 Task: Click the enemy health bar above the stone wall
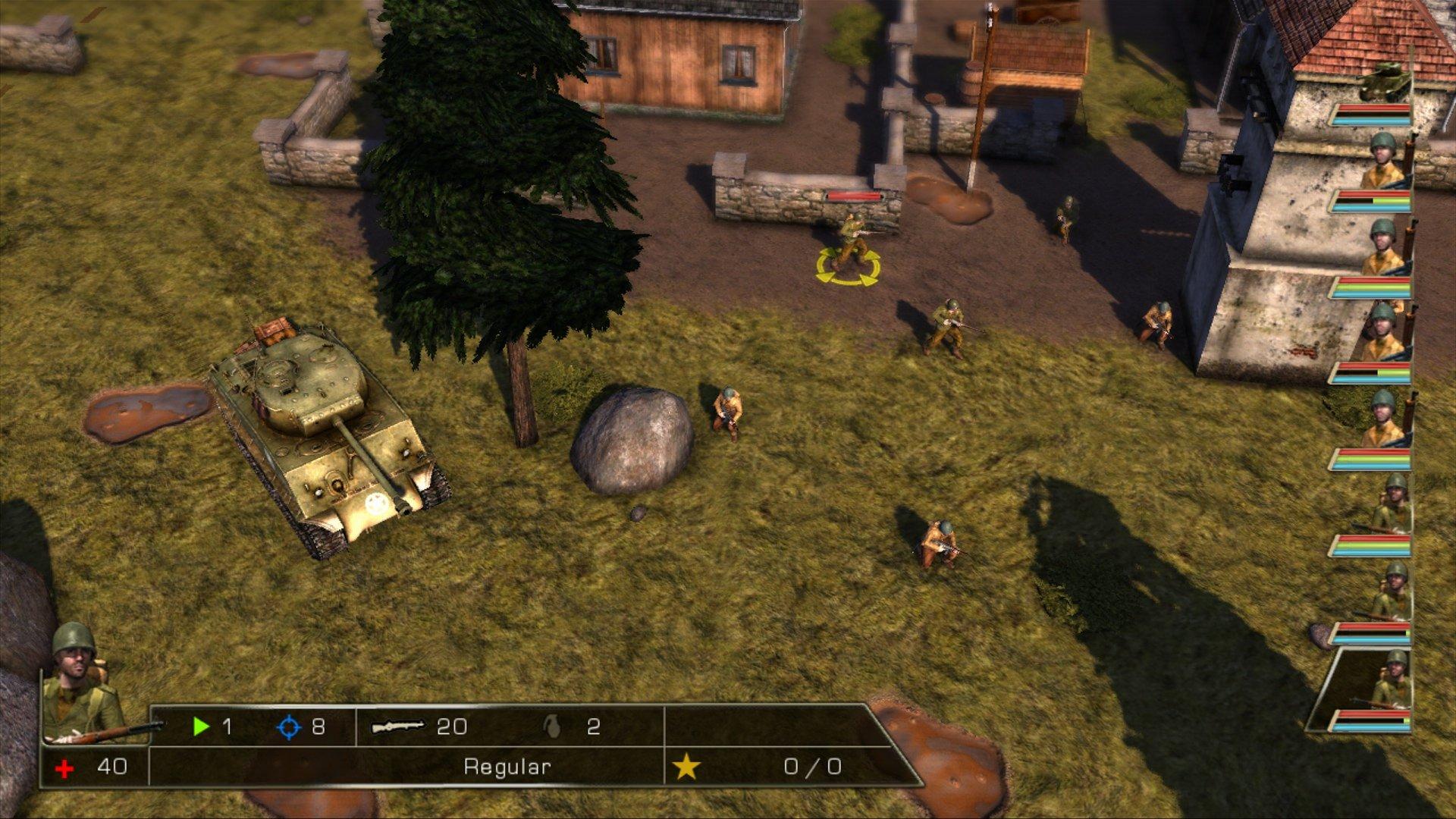pos(855,193)
